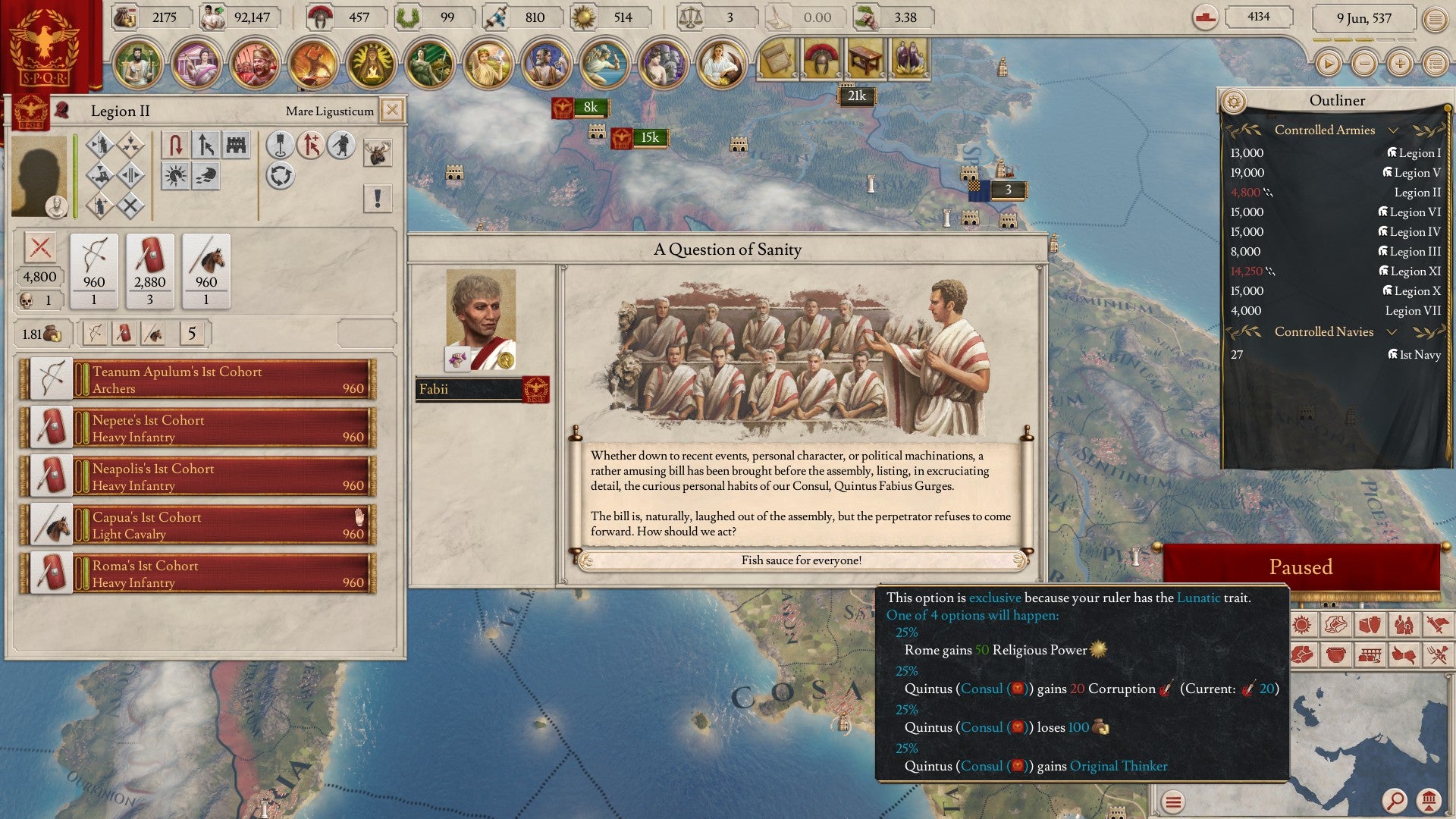Click the moose head icon in the Legion panel
The width and height of the screenshot is (1456, 819).
[378, 151]
